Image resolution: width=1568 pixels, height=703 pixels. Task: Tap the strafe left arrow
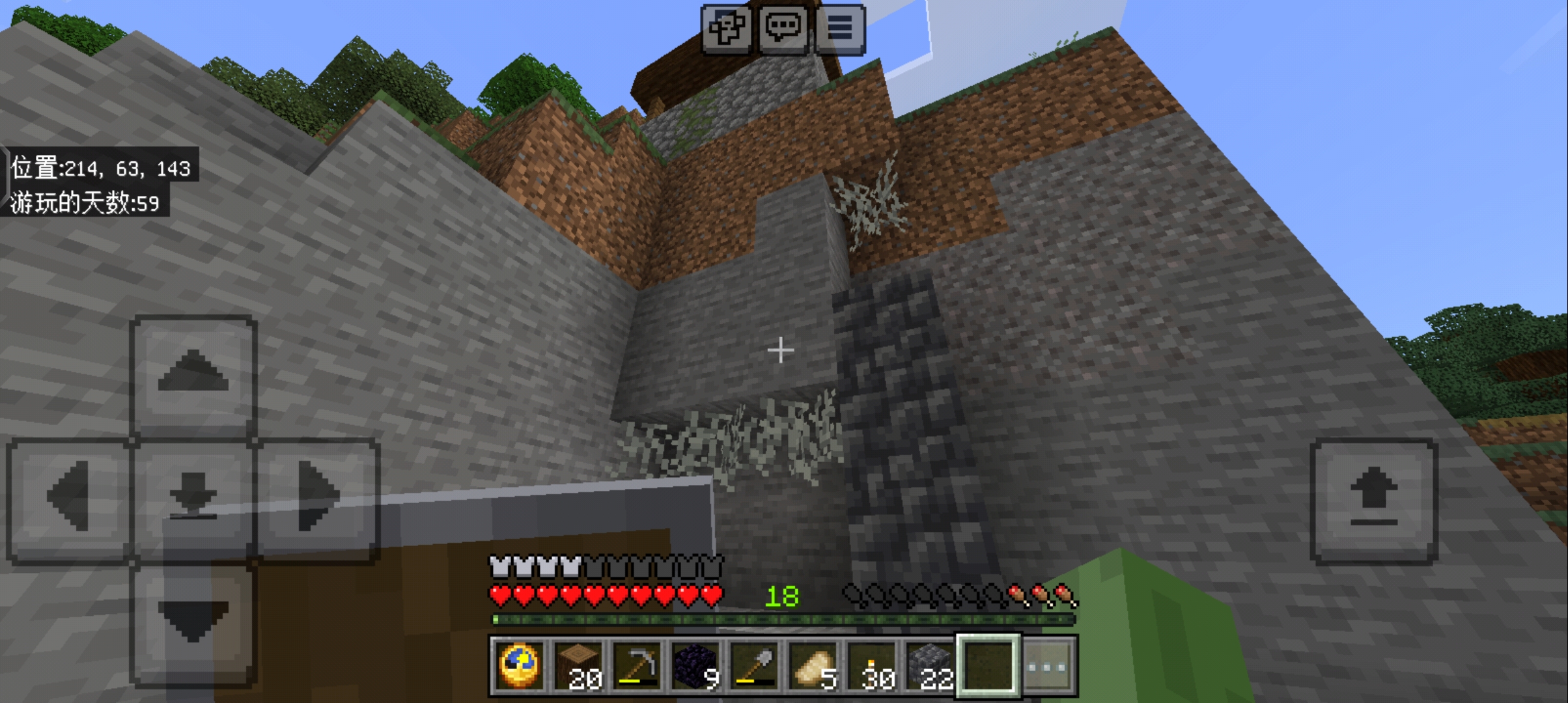pyautogui.click(x=69, y=498)
